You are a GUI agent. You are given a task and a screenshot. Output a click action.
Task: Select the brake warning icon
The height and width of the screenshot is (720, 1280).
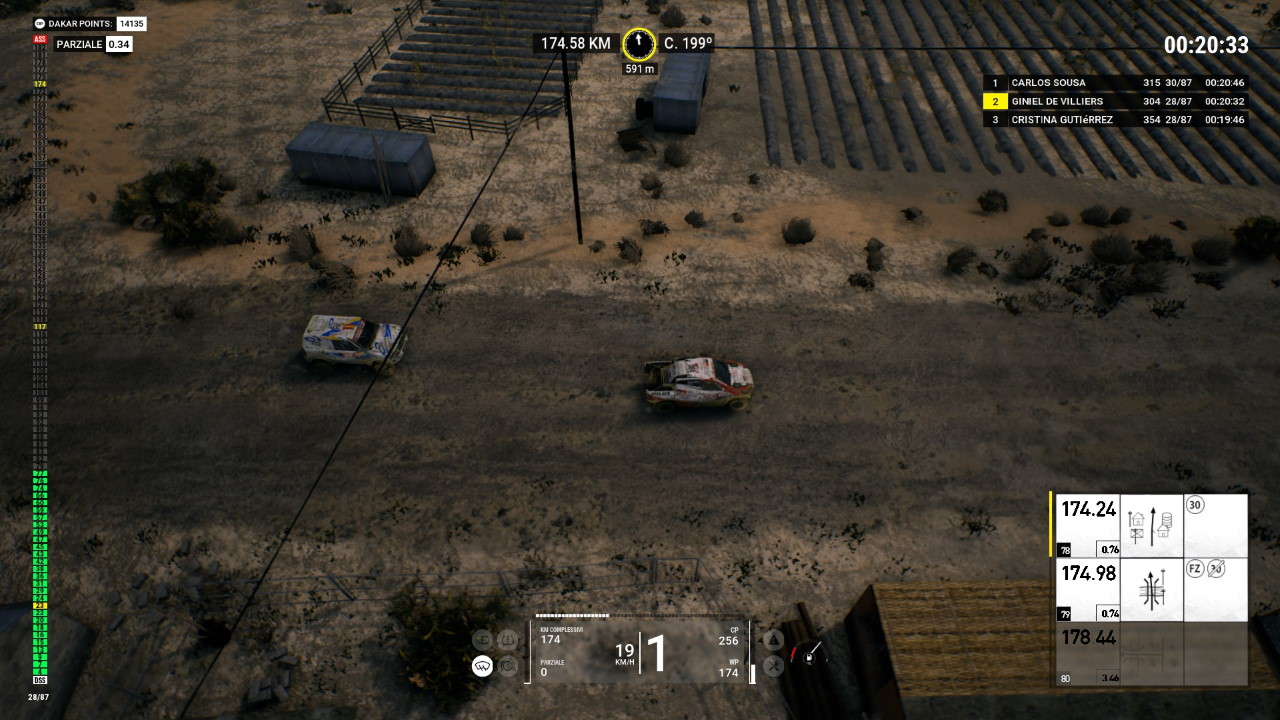click(508, 666)
